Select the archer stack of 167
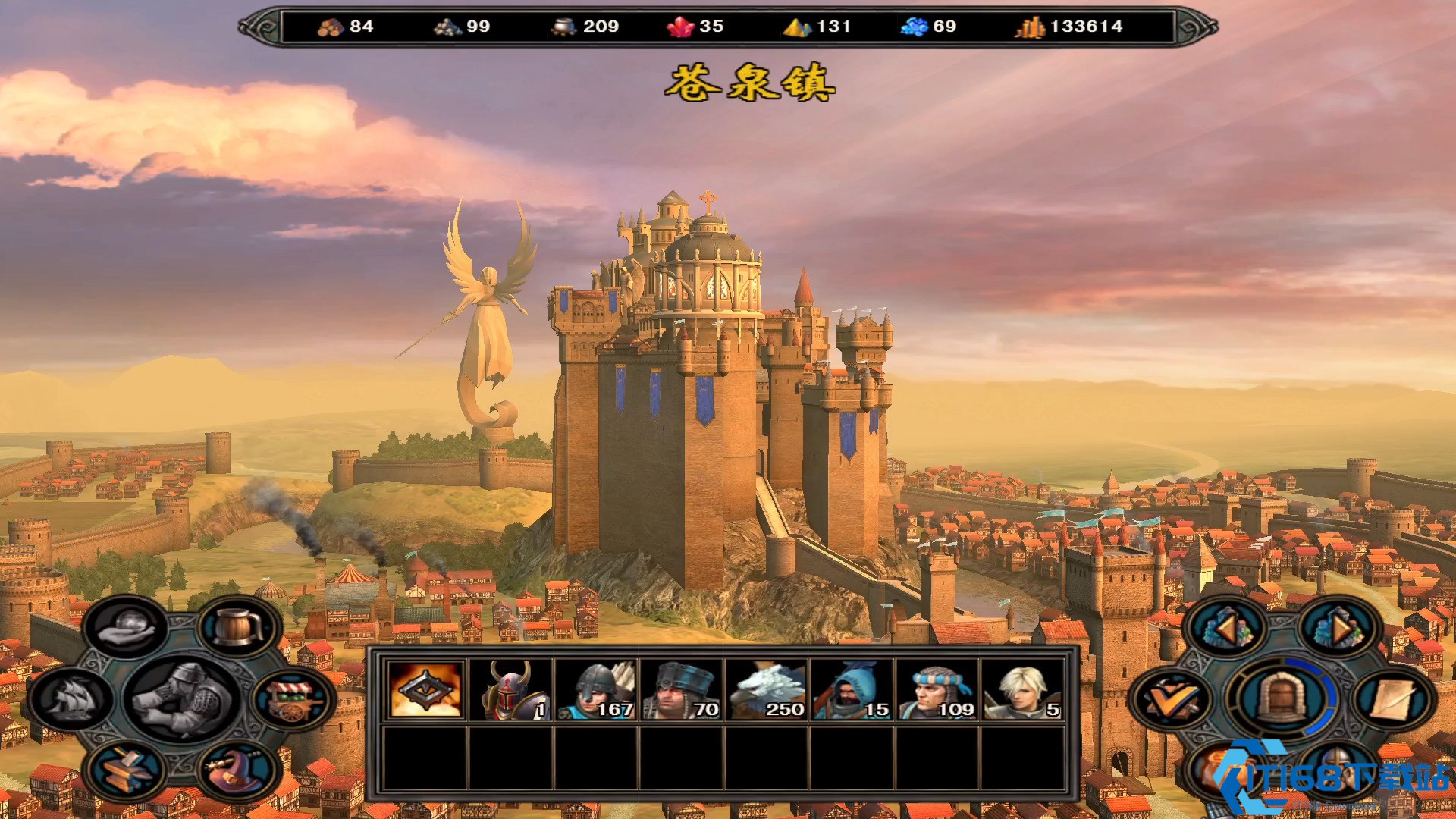Viewport: 1456px width, 819px height. (x=596, y=689)
